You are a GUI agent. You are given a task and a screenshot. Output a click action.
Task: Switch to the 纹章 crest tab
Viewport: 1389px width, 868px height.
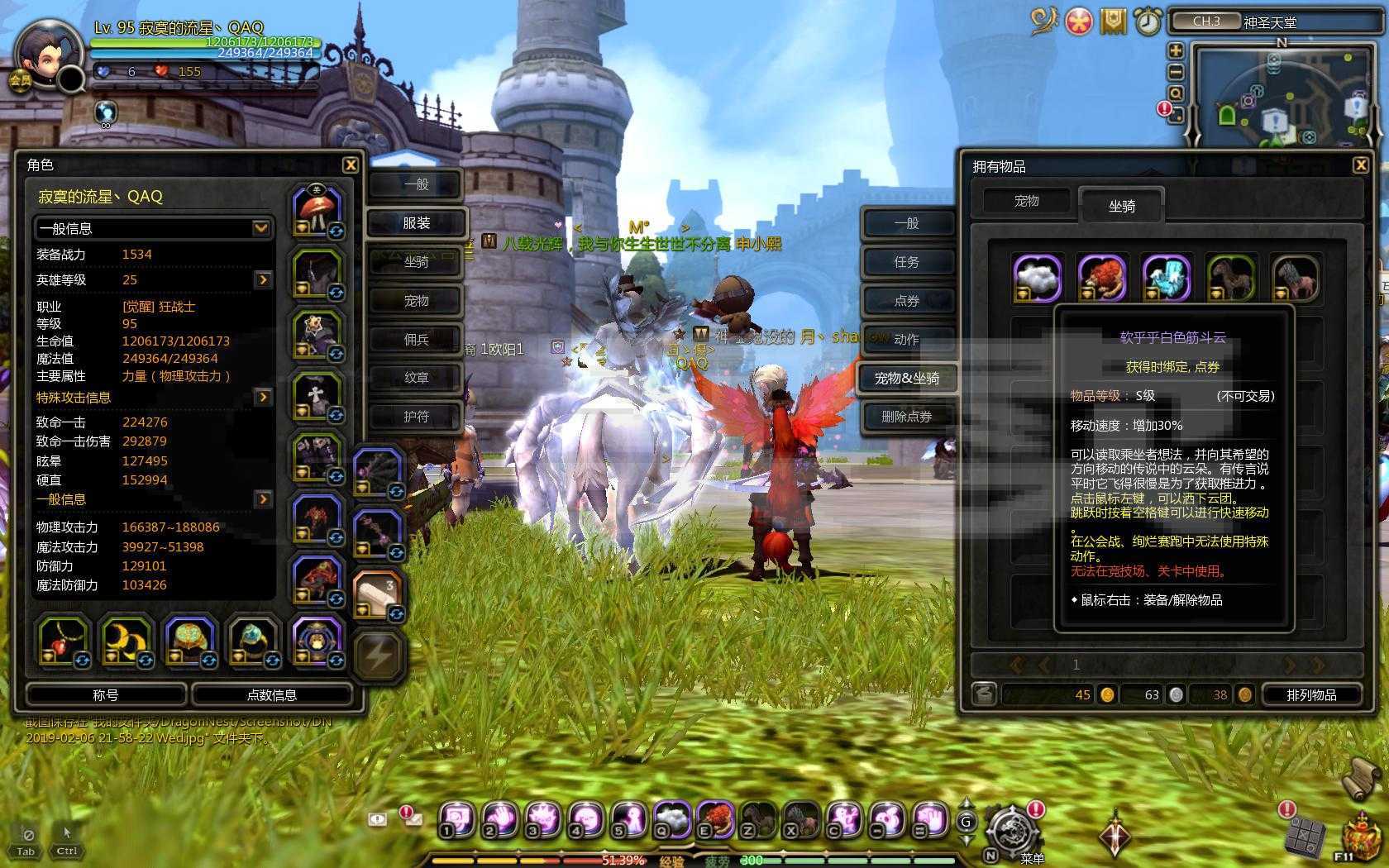(x=416, y=378)
